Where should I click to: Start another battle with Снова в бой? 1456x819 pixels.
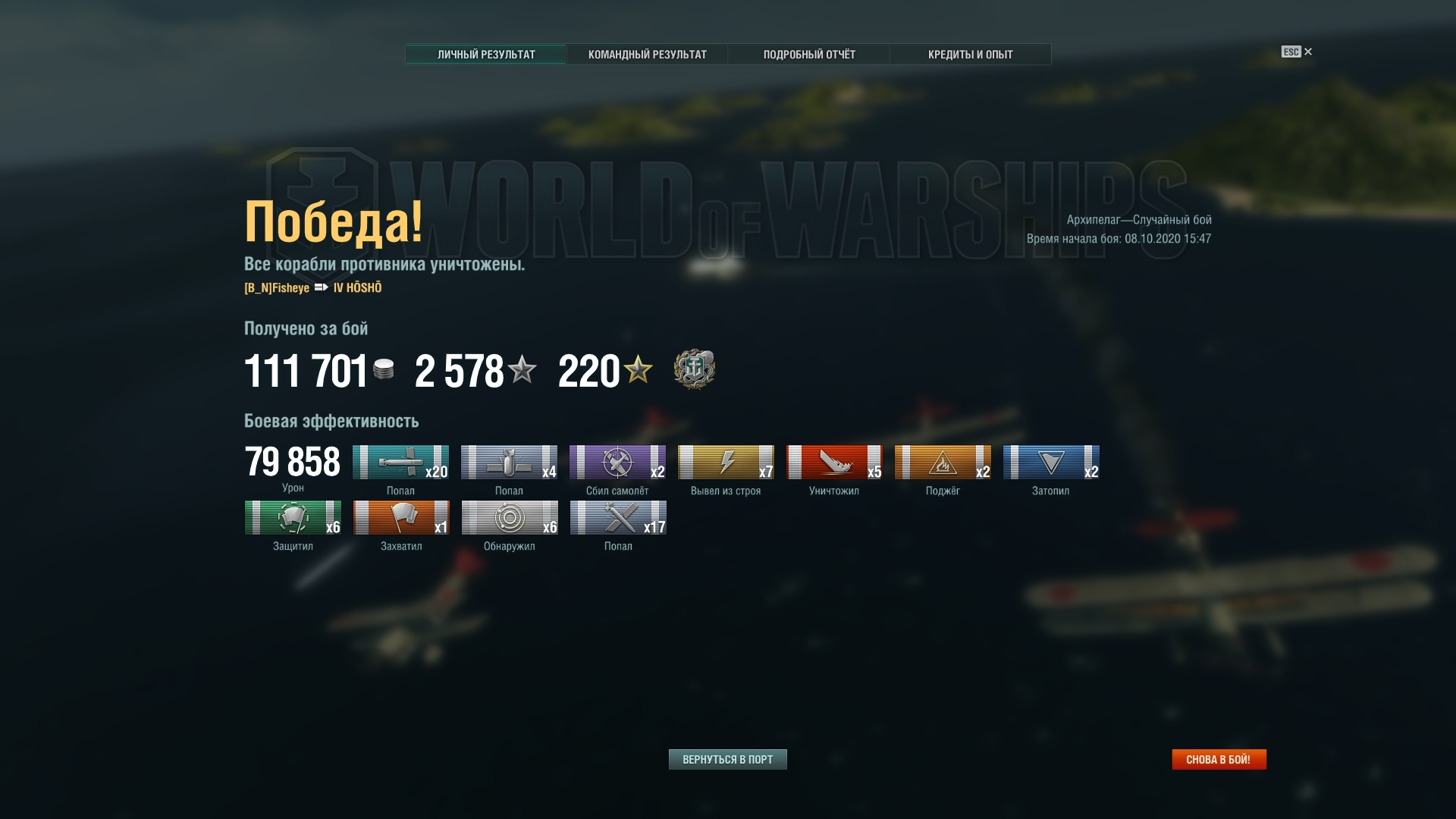click(1218, 759)
